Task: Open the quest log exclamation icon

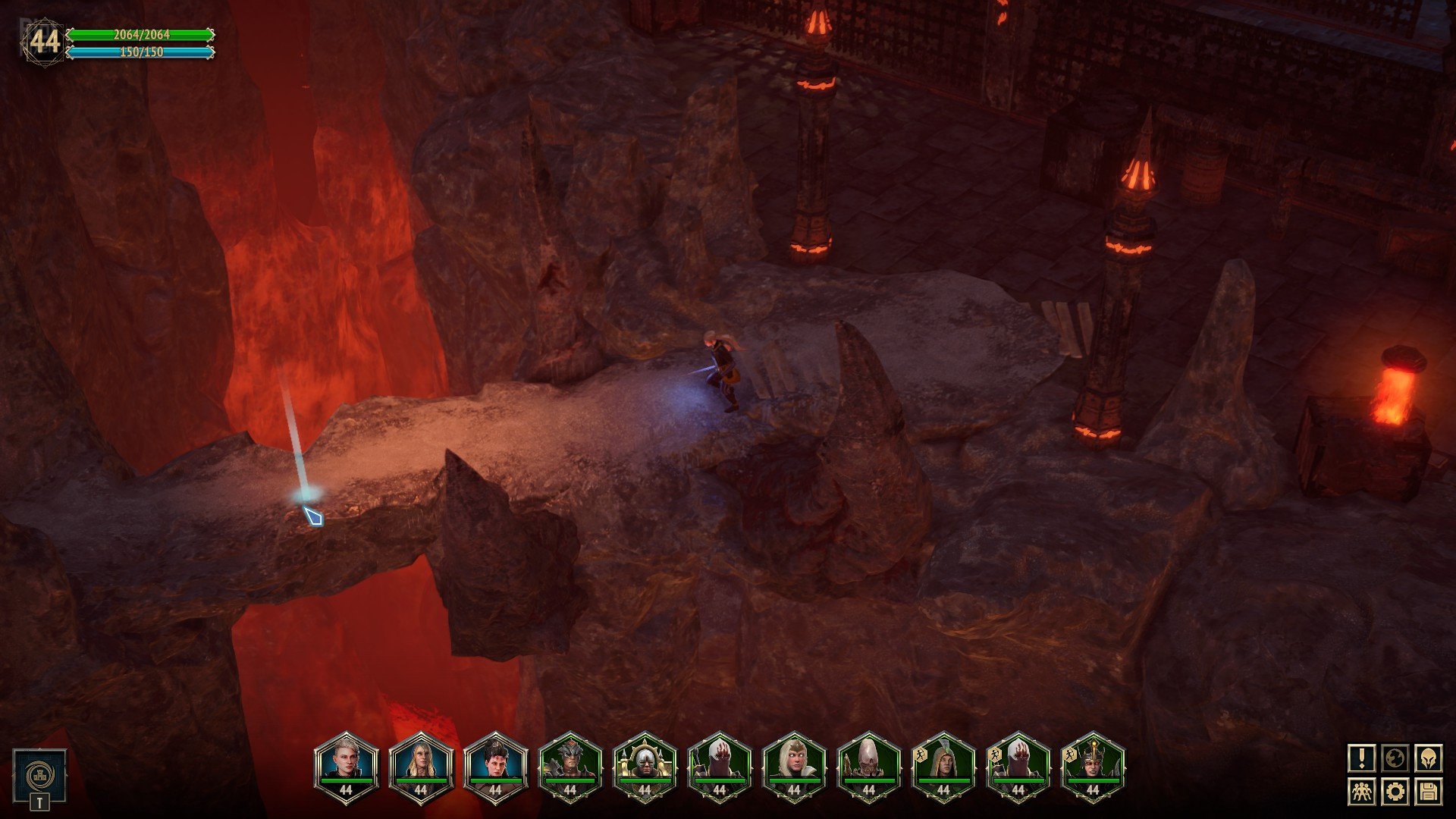Action: [1362, 758]
